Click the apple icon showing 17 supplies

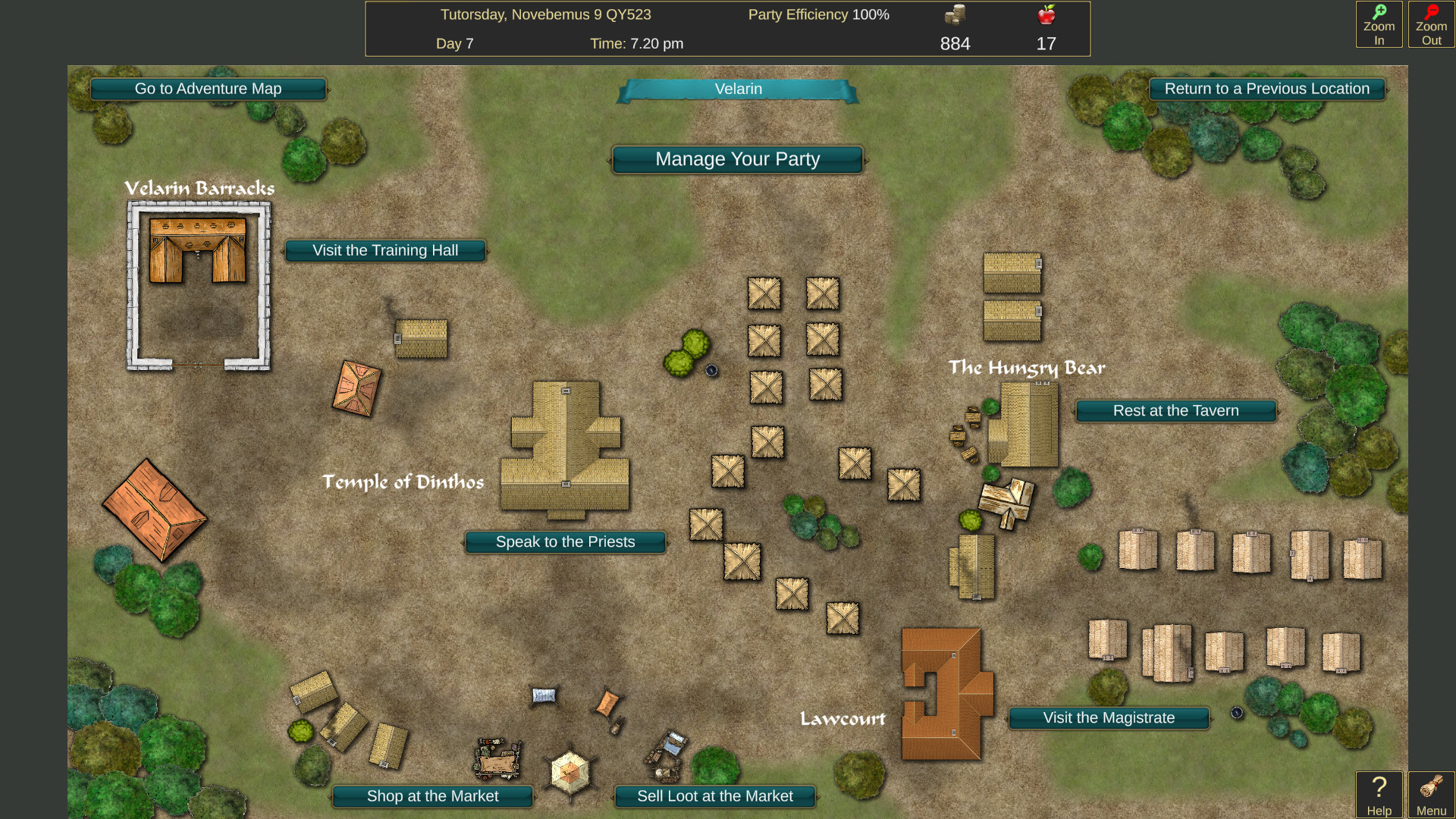tap(1046, 14)
